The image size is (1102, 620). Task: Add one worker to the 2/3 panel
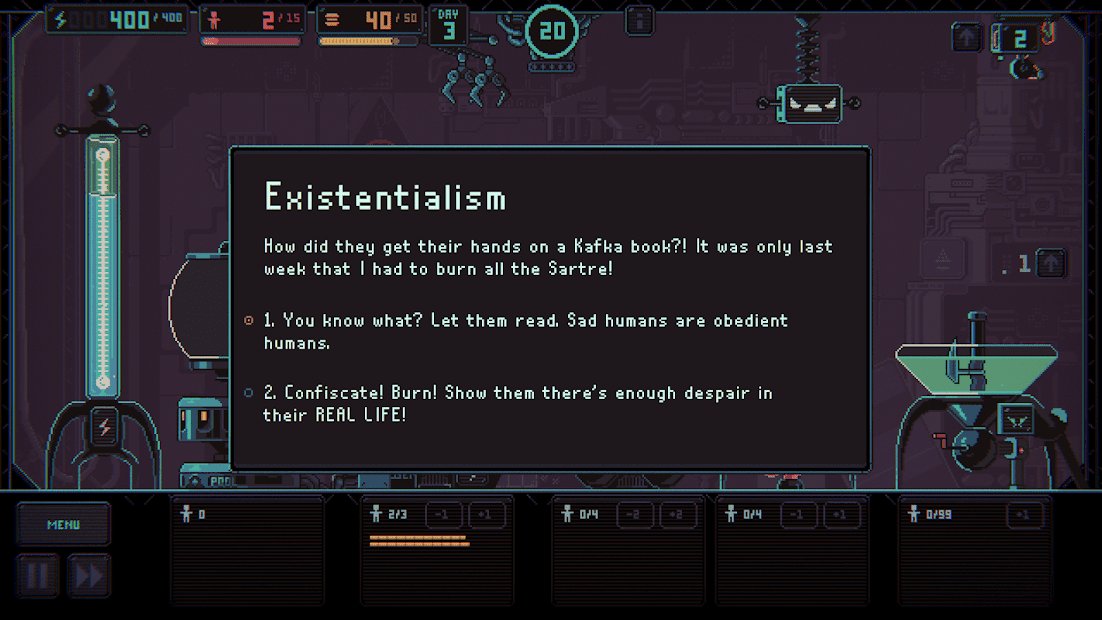coord(487,515)
